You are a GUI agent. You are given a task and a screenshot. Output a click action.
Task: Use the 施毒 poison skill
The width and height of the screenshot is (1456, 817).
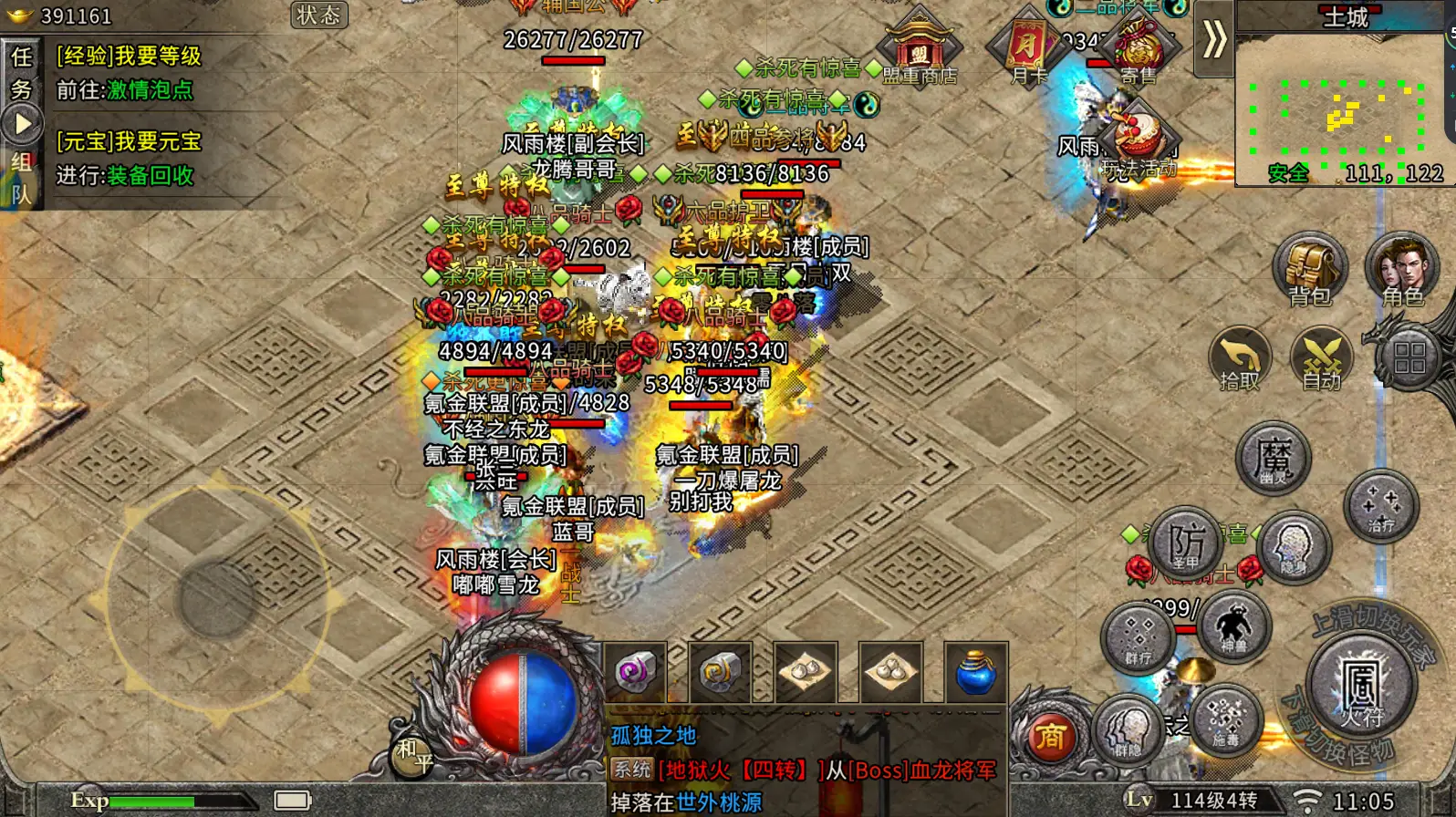(1226, 721)
